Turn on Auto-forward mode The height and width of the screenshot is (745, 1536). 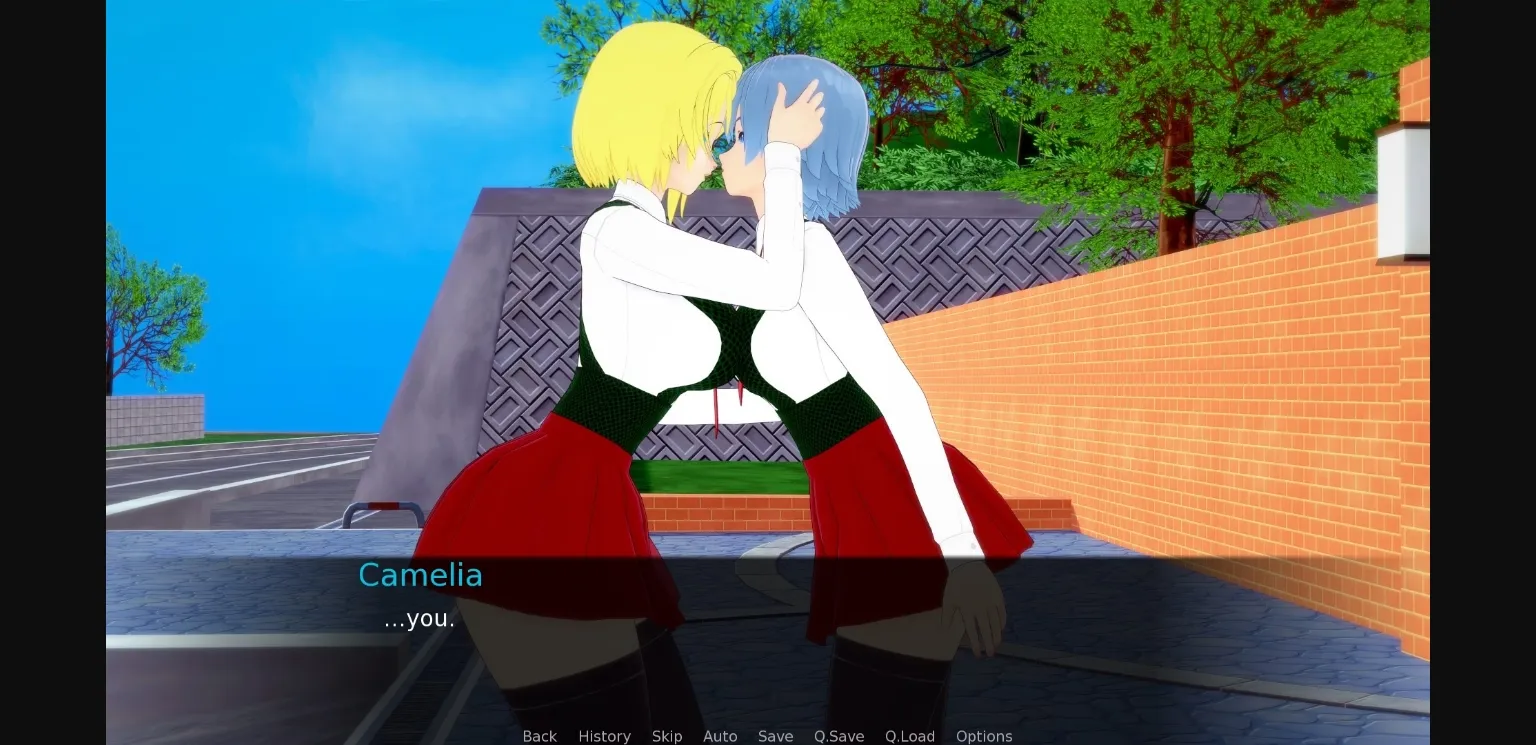[x=720, y=736]
